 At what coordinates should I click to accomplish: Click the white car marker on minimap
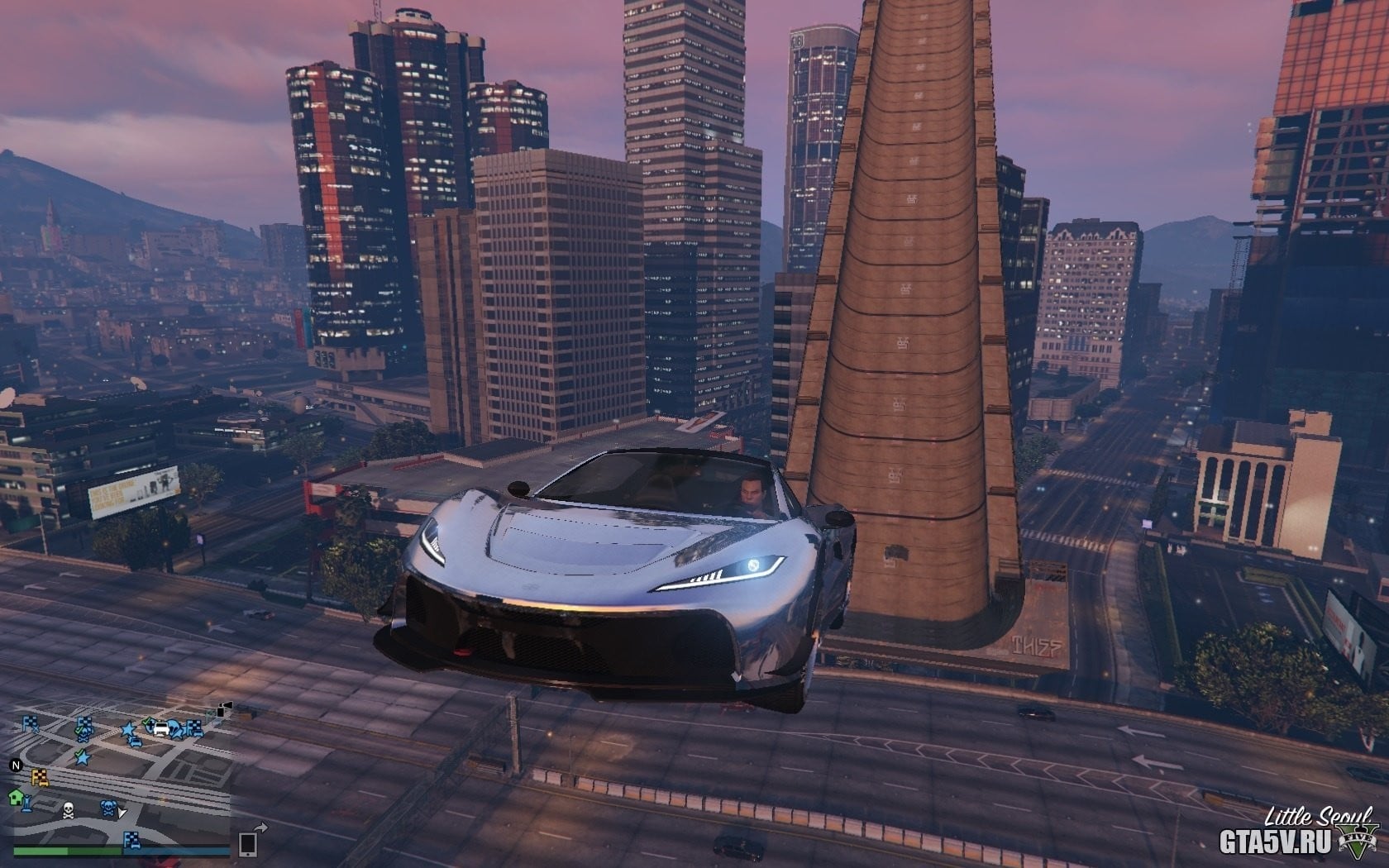(x=160, y=728)
